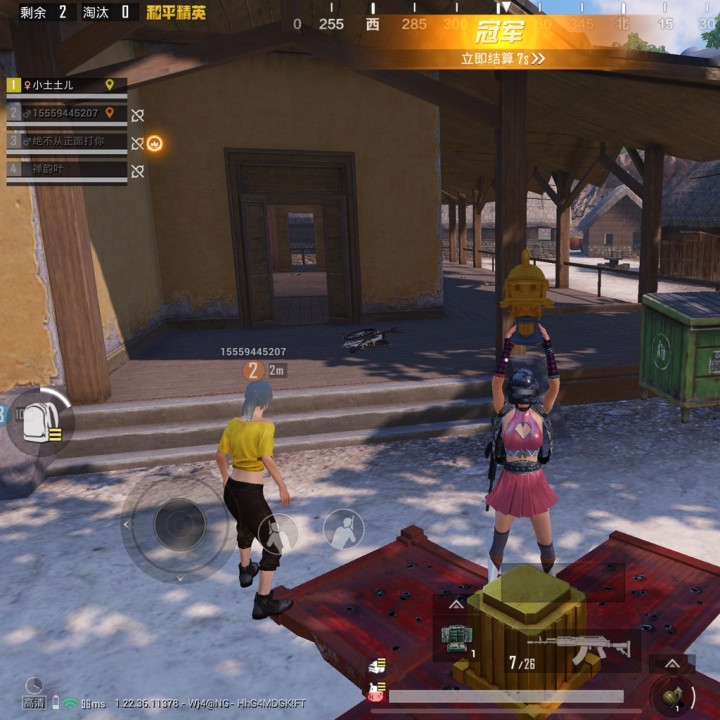The width and height of the screenshot is (720, 720).
Task: Expand the arrow above the medical kit
Action: tap(456, 604)
